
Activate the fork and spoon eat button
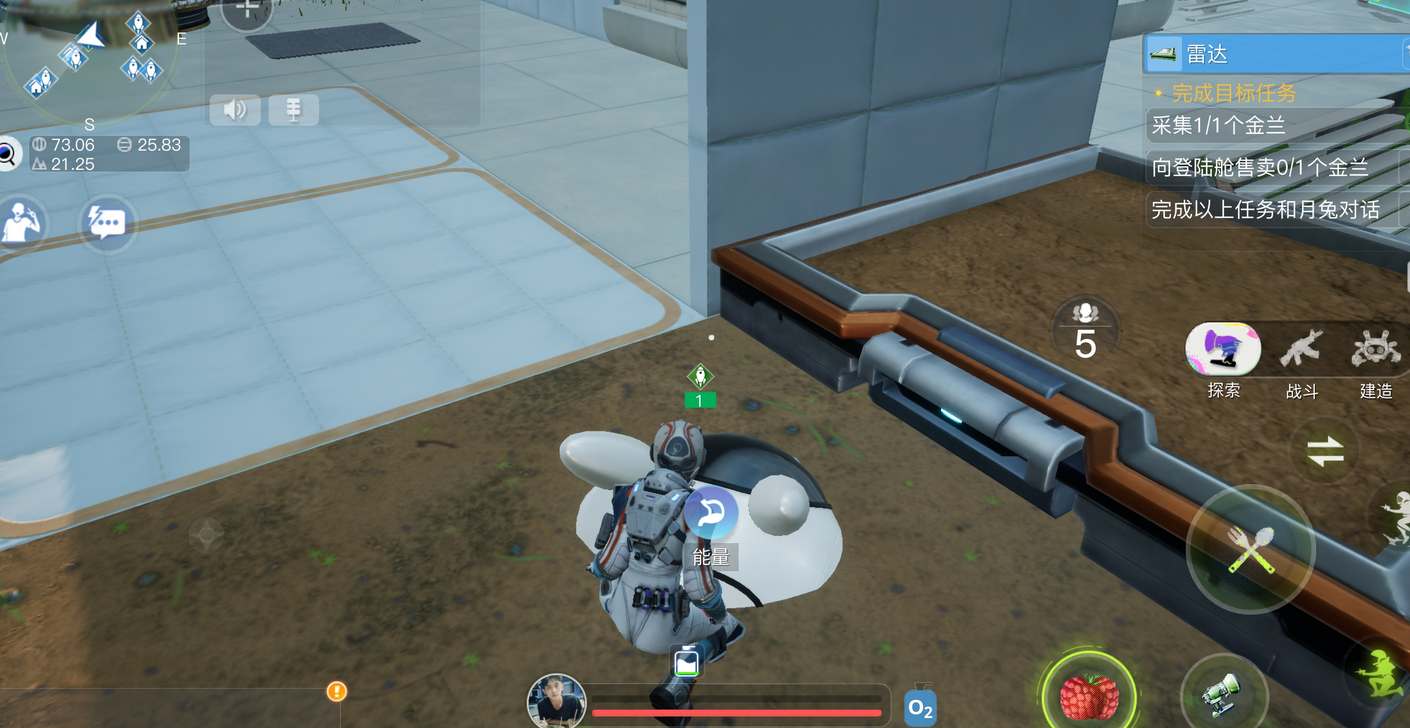coord(1249,549)
